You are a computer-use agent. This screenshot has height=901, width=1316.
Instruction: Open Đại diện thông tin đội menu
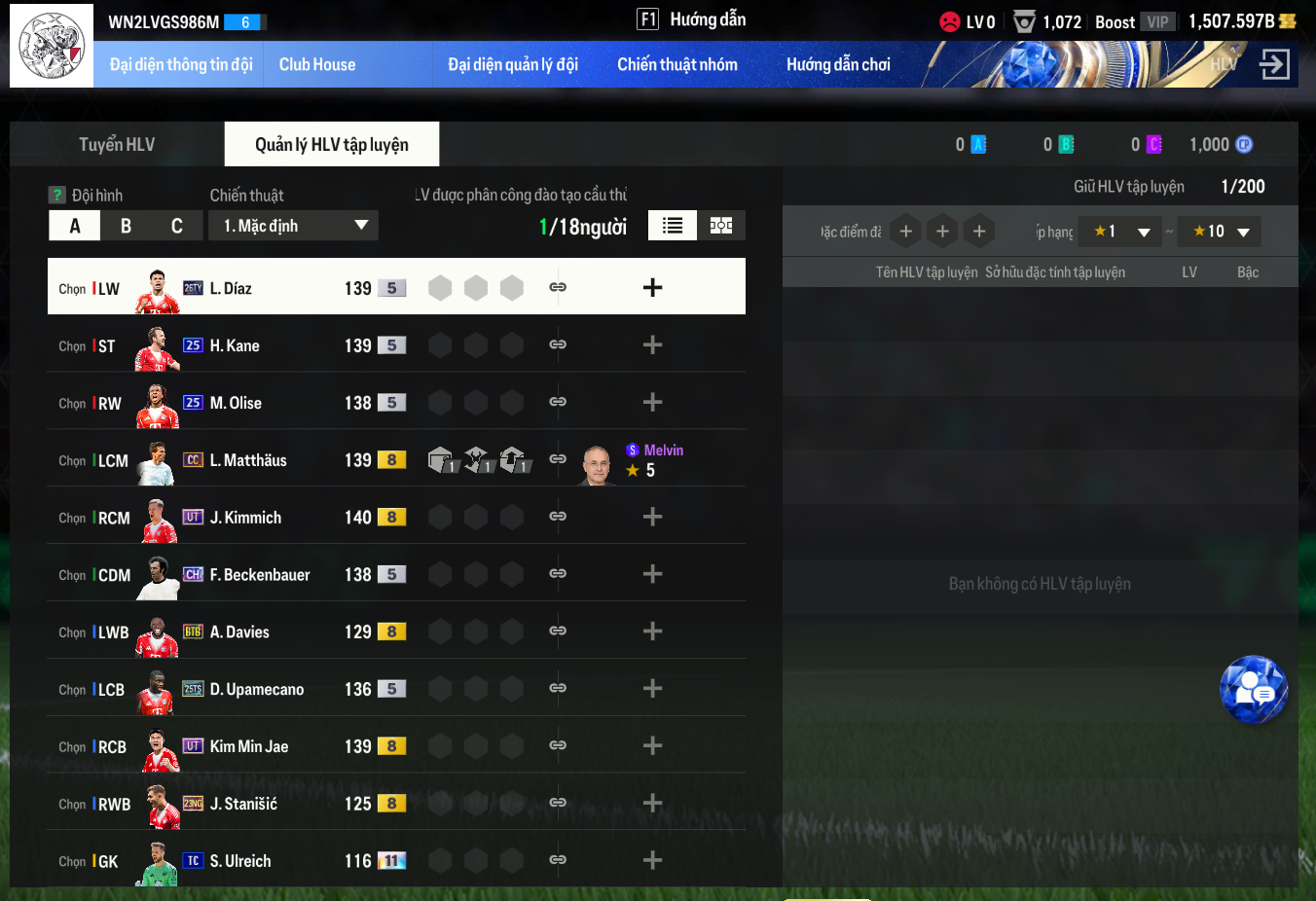181,65
